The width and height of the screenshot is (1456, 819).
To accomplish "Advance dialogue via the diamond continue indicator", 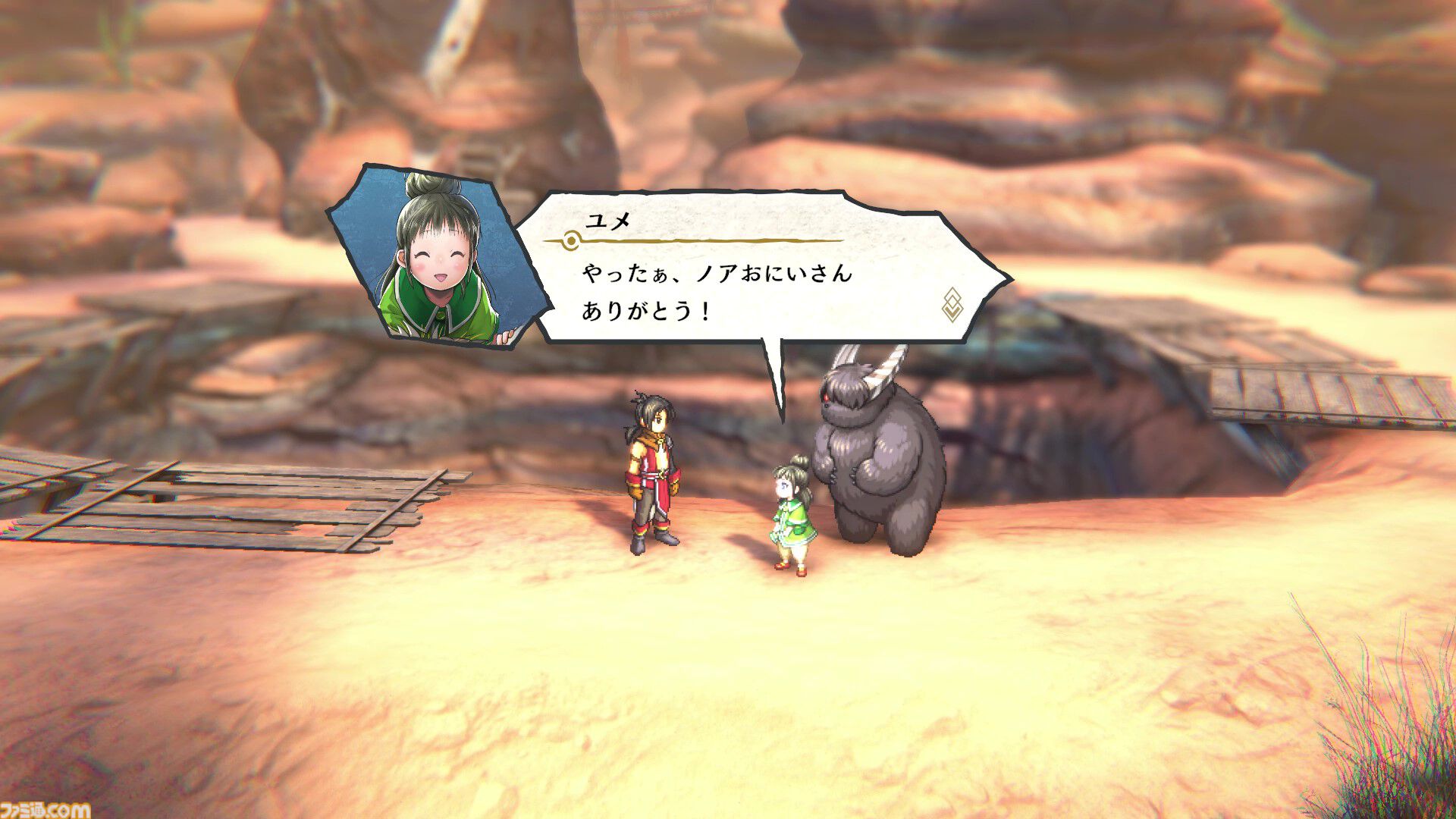I will (952, 303).
